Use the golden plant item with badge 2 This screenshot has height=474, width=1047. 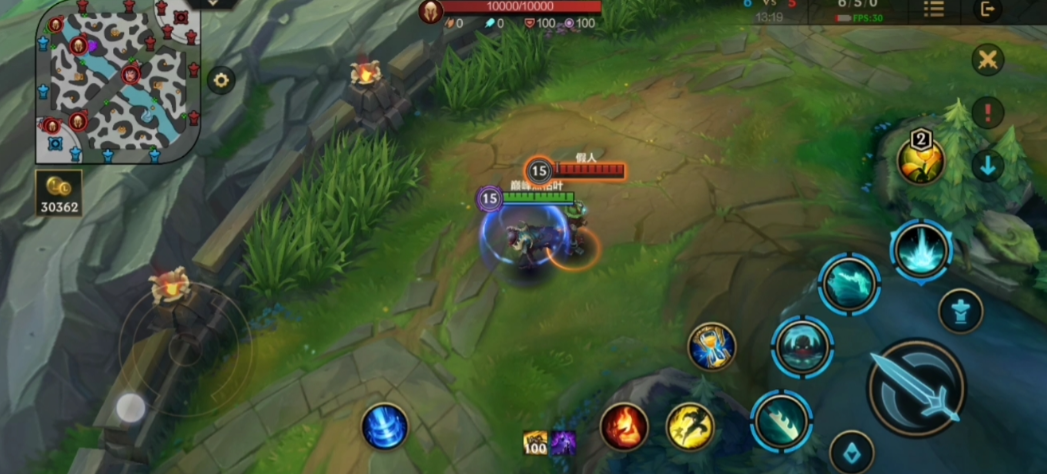pyautogui.click(x=920, y=160)
